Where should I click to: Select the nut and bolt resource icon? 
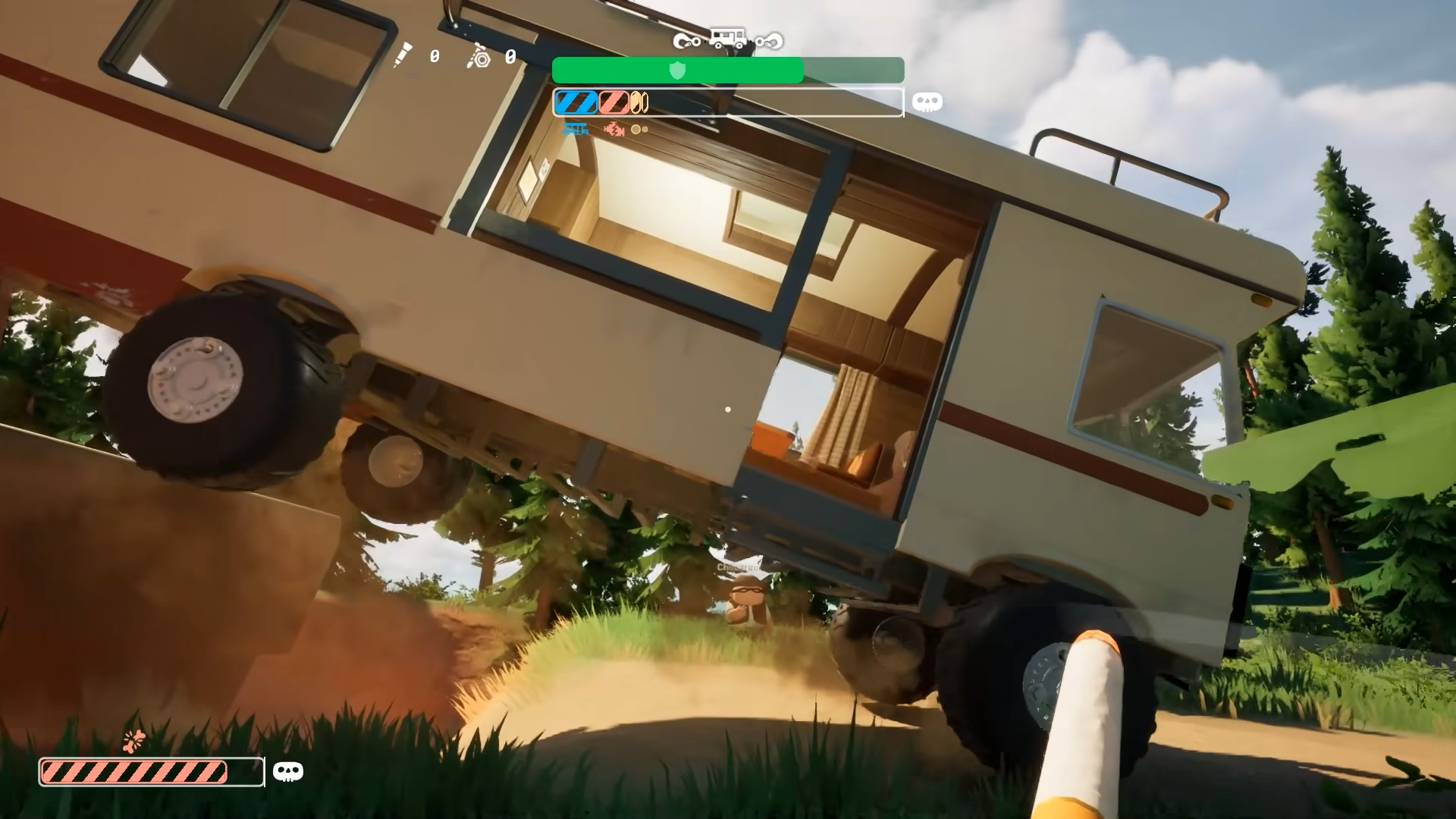pyautogui.click(x=480, y=56)
